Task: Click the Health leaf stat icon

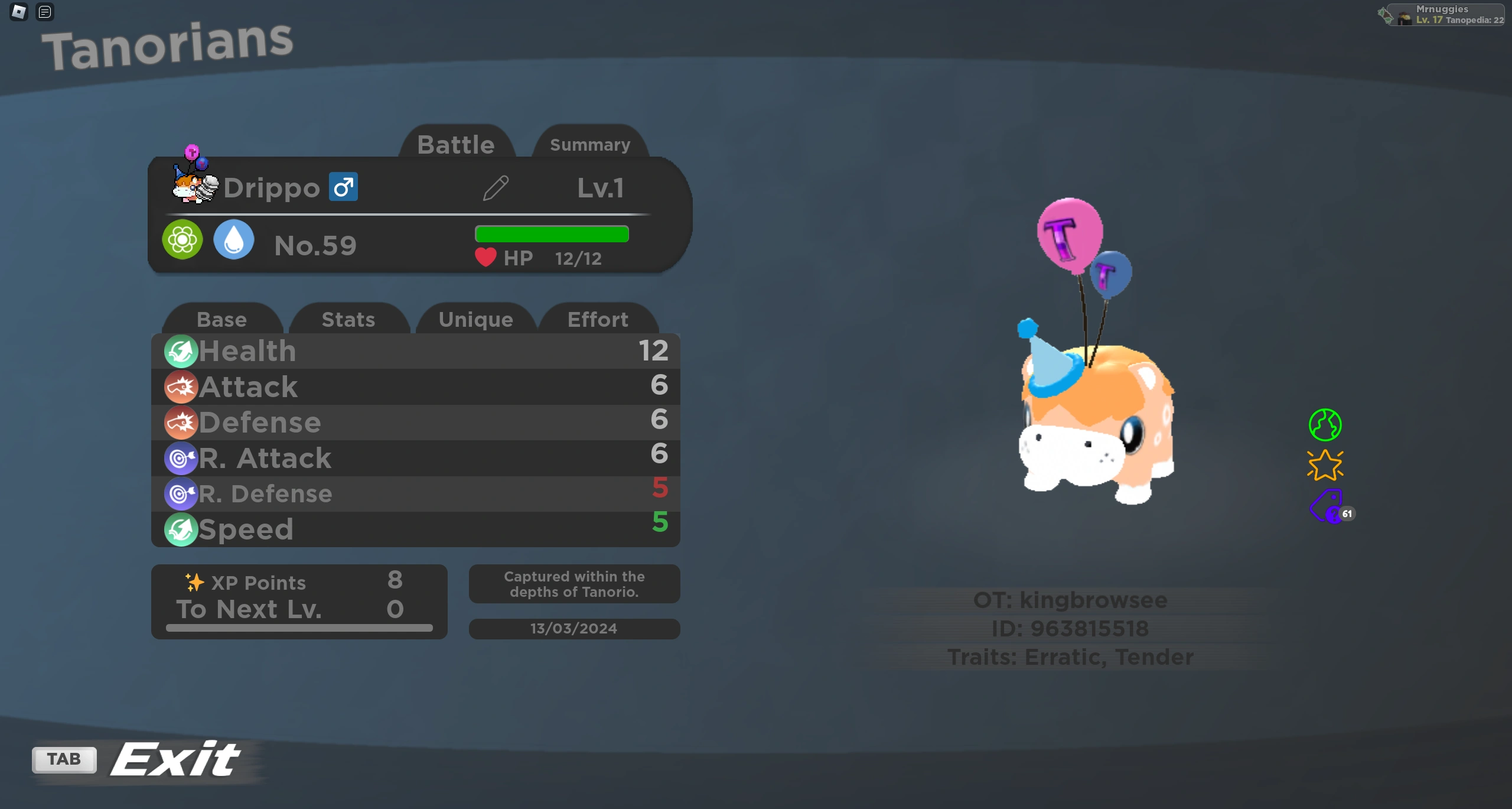Action: (x=181, y=351)
